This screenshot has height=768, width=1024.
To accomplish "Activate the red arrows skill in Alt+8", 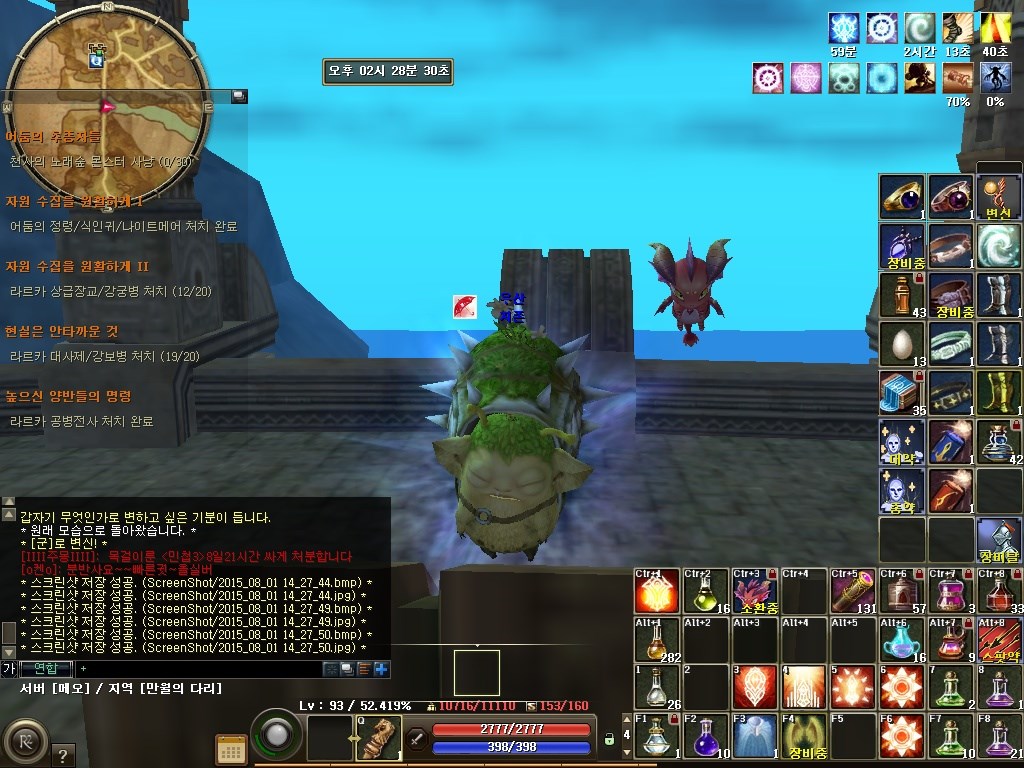I will click(x=999, y=639).
